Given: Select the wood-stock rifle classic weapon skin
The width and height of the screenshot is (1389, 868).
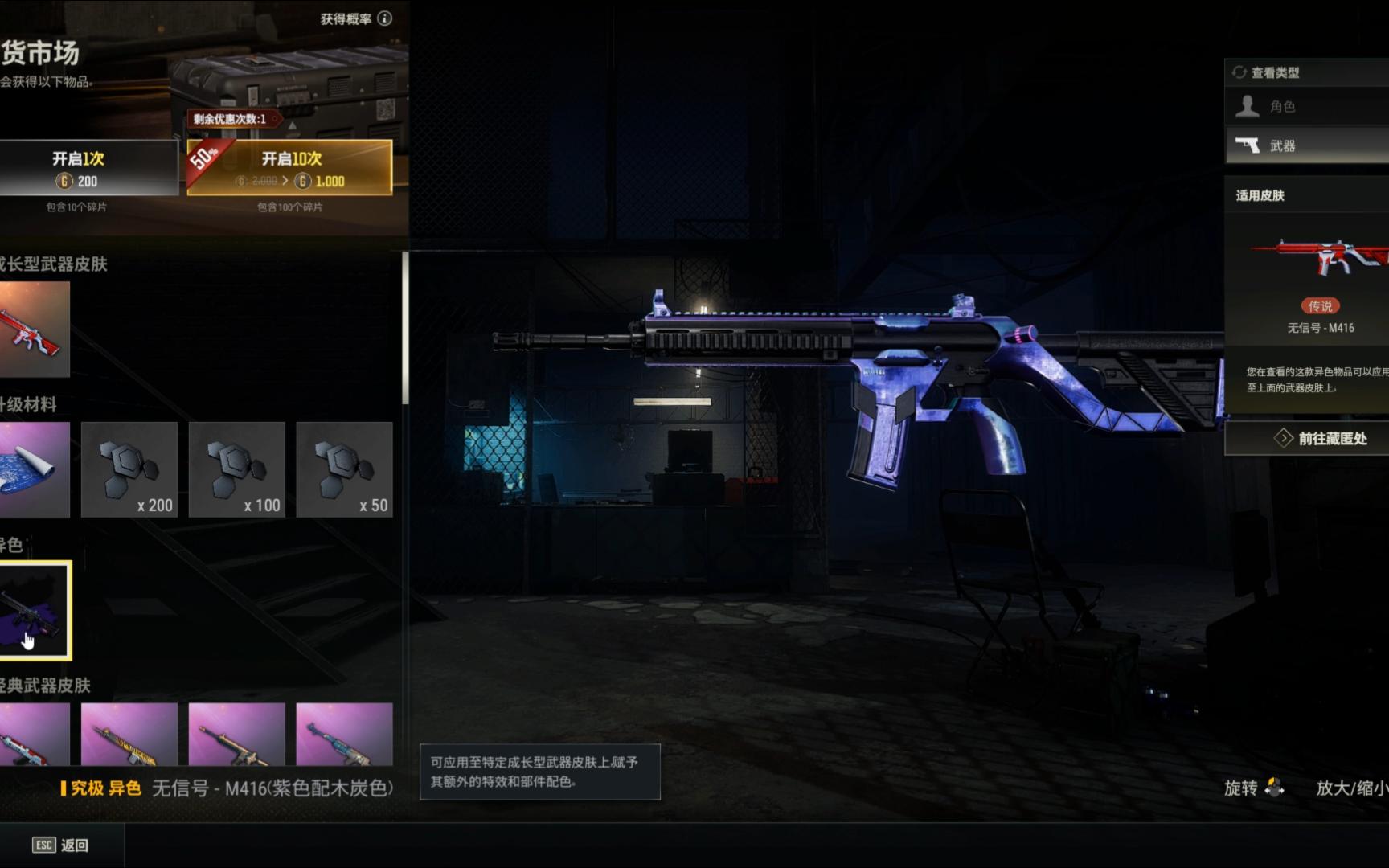Looking at the screenshot, I should (237, 734).
